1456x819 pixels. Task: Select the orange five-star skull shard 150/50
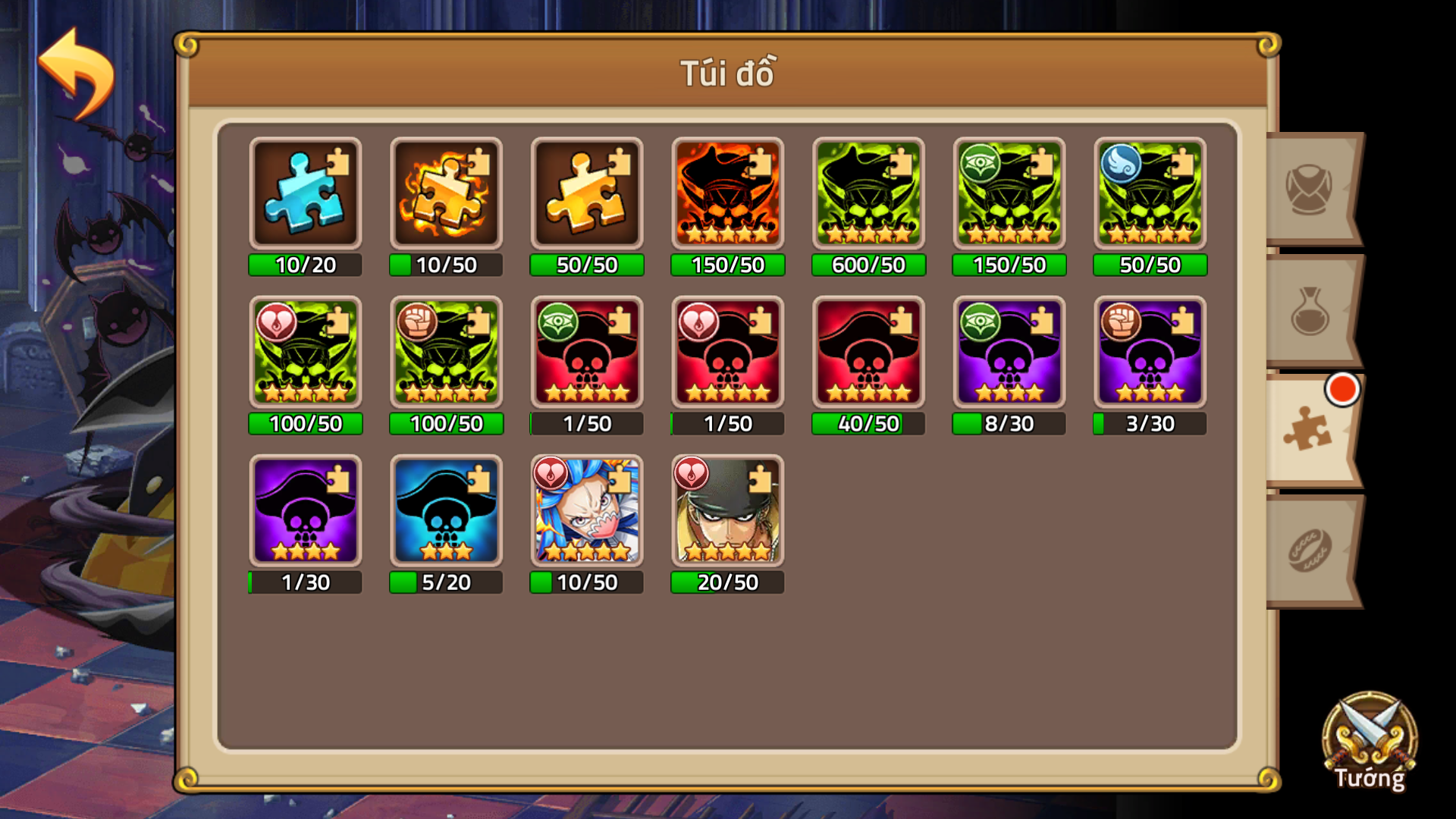tap(726, 193)
